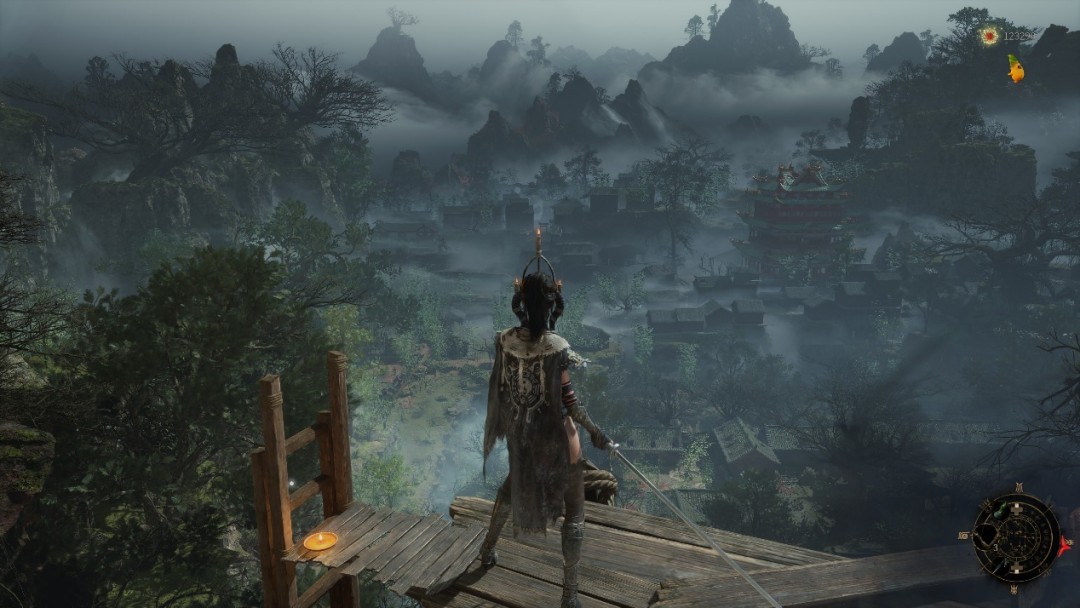Click the red arrow marker on the compass edge

coord(1063,546)
